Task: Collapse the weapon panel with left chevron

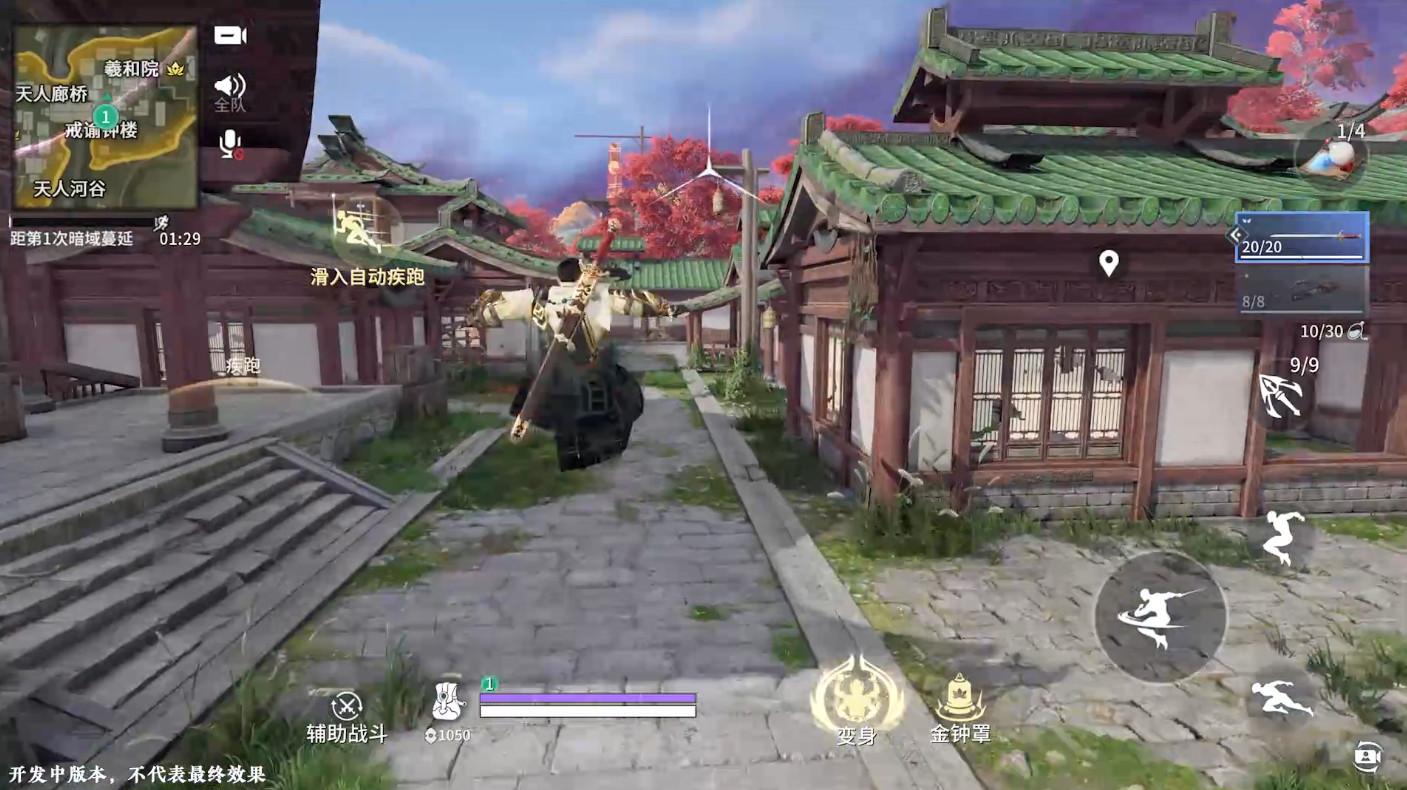Action: 1237,235
